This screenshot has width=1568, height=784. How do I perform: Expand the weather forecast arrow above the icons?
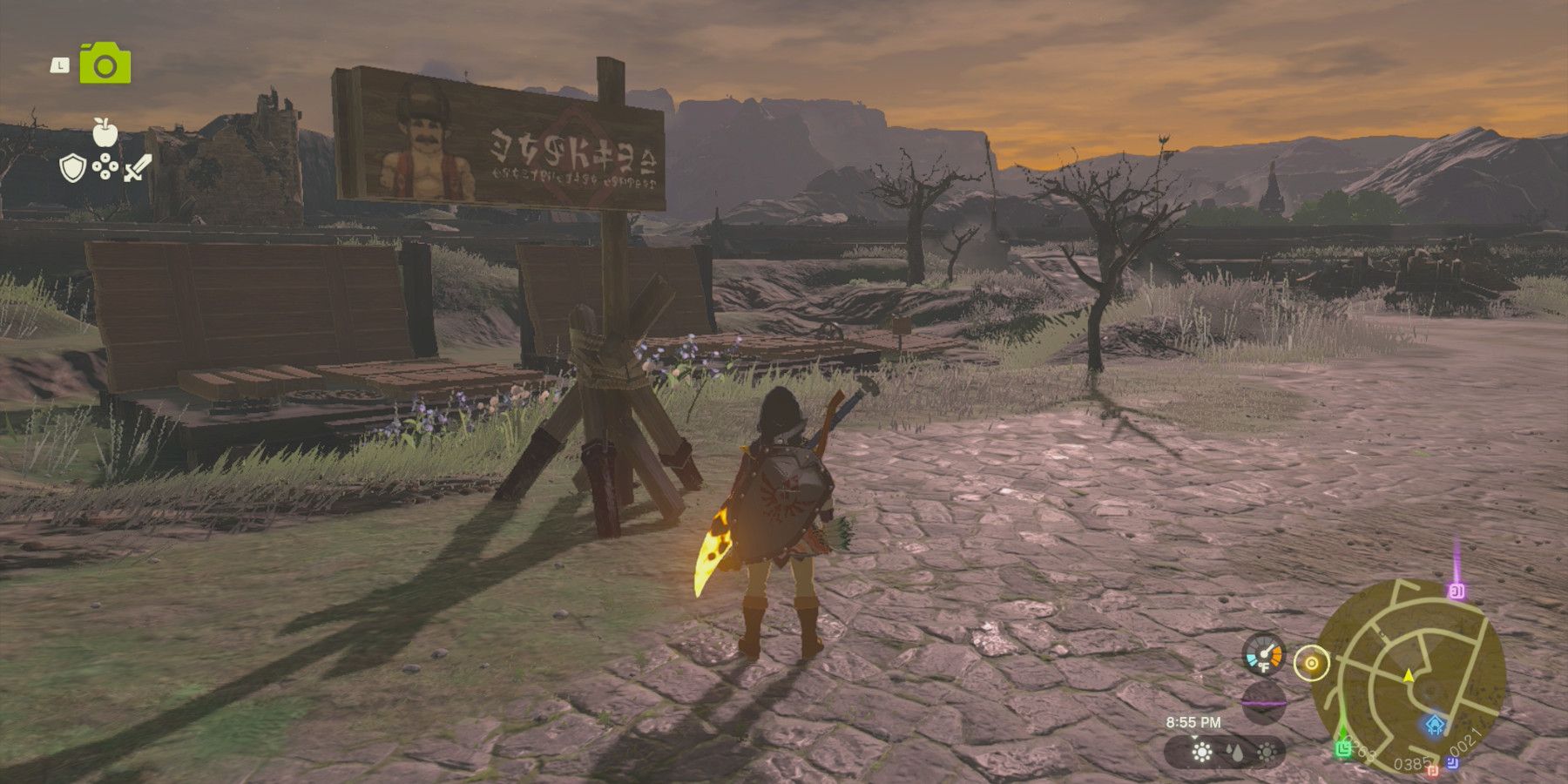point(1194,739)
